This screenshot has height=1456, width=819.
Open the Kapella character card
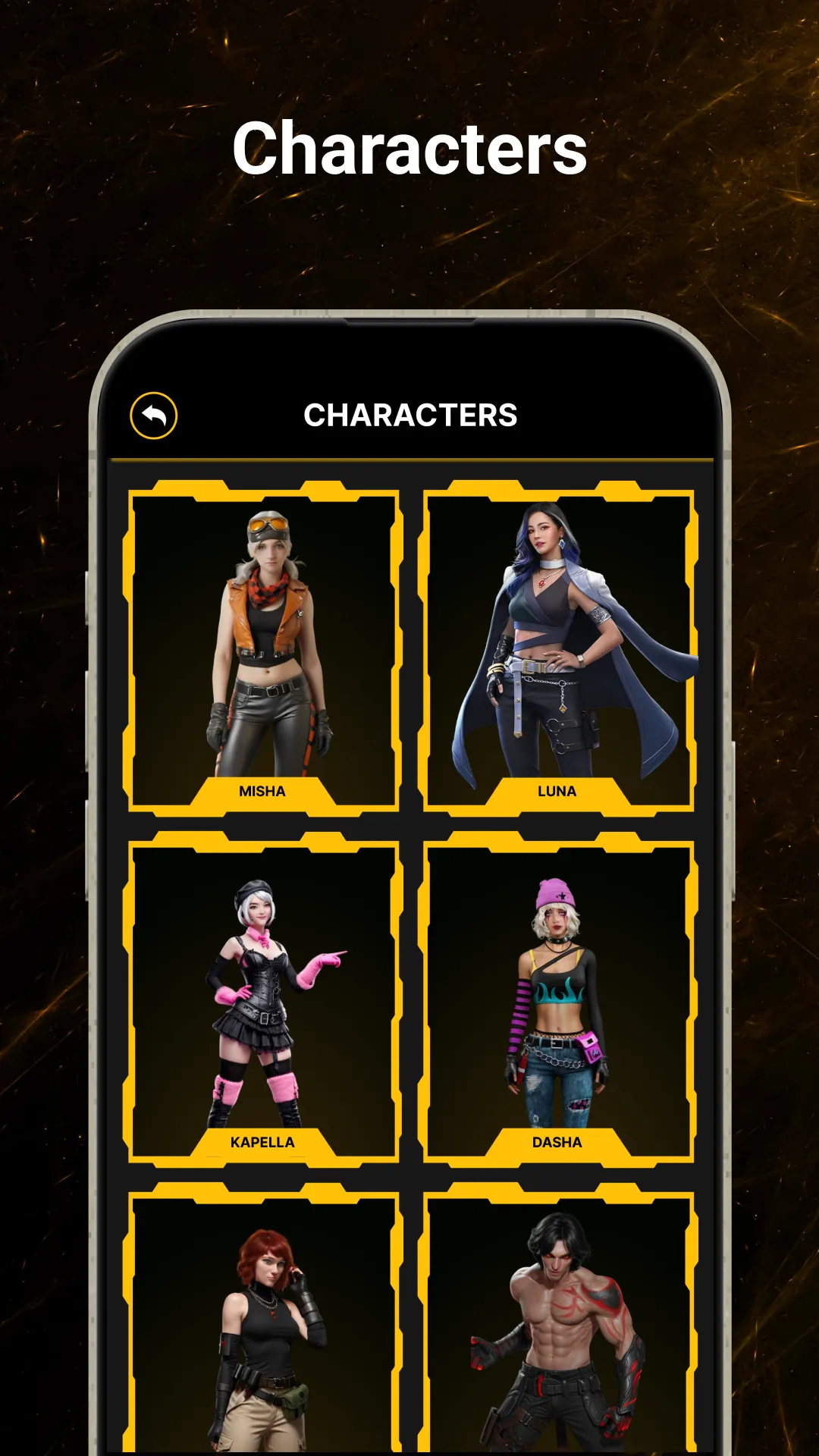point(263,999)
